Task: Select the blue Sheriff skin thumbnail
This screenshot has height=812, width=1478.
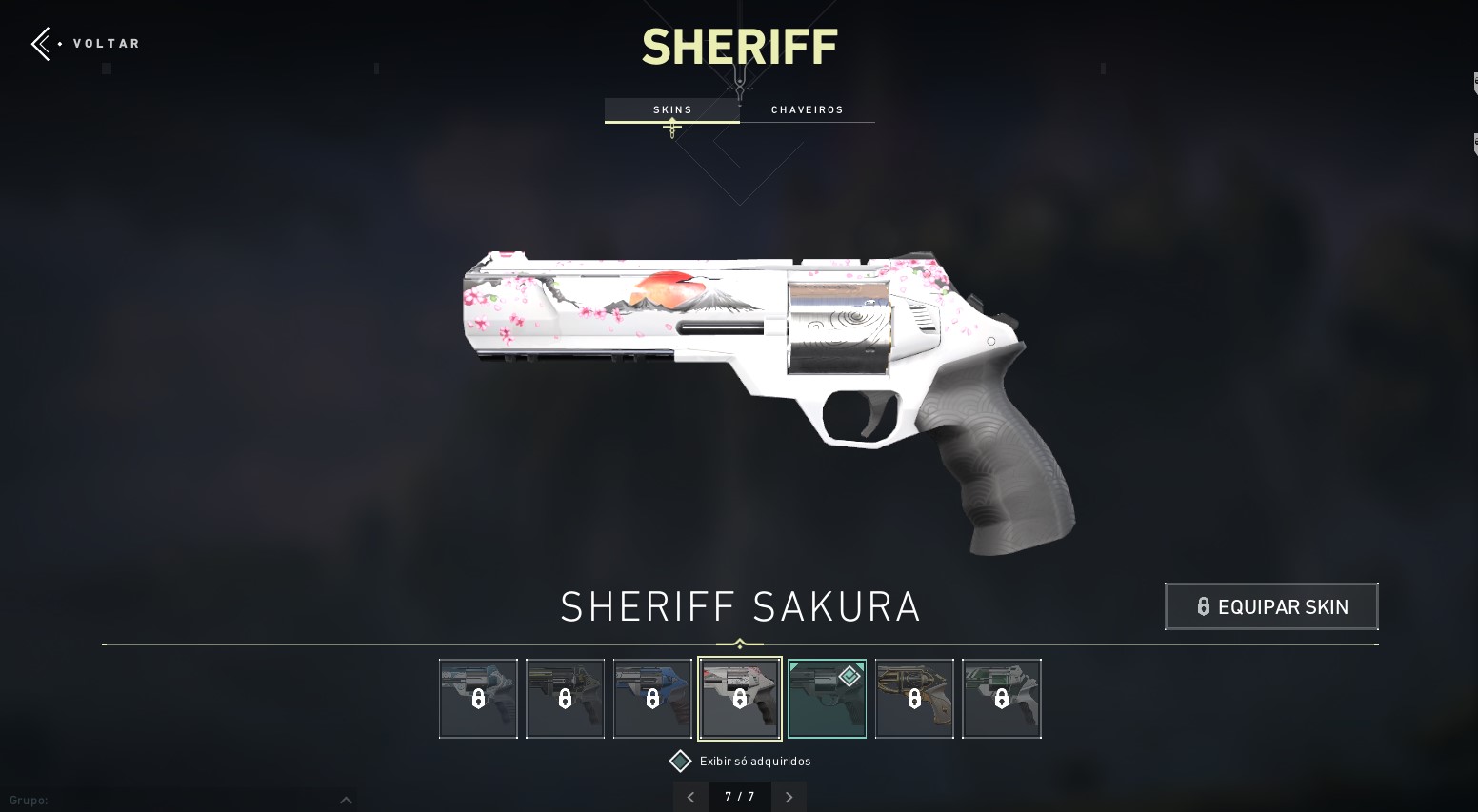Action: 652,698
